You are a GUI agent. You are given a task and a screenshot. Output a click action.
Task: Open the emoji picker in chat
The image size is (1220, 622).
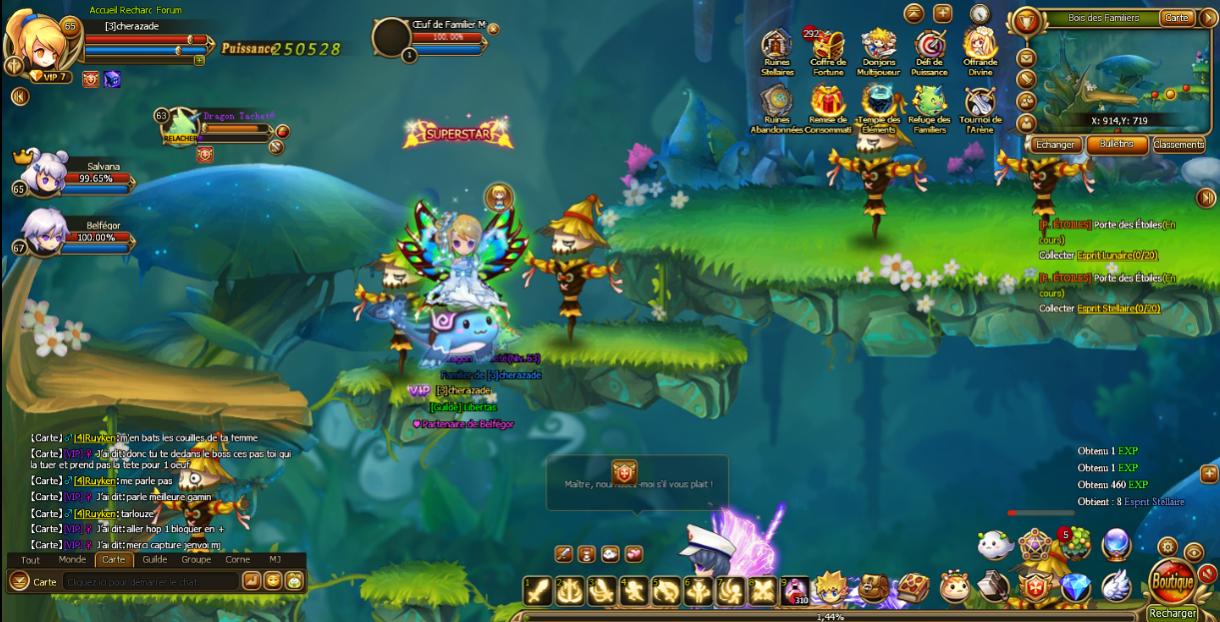click(x=272, y=581)
